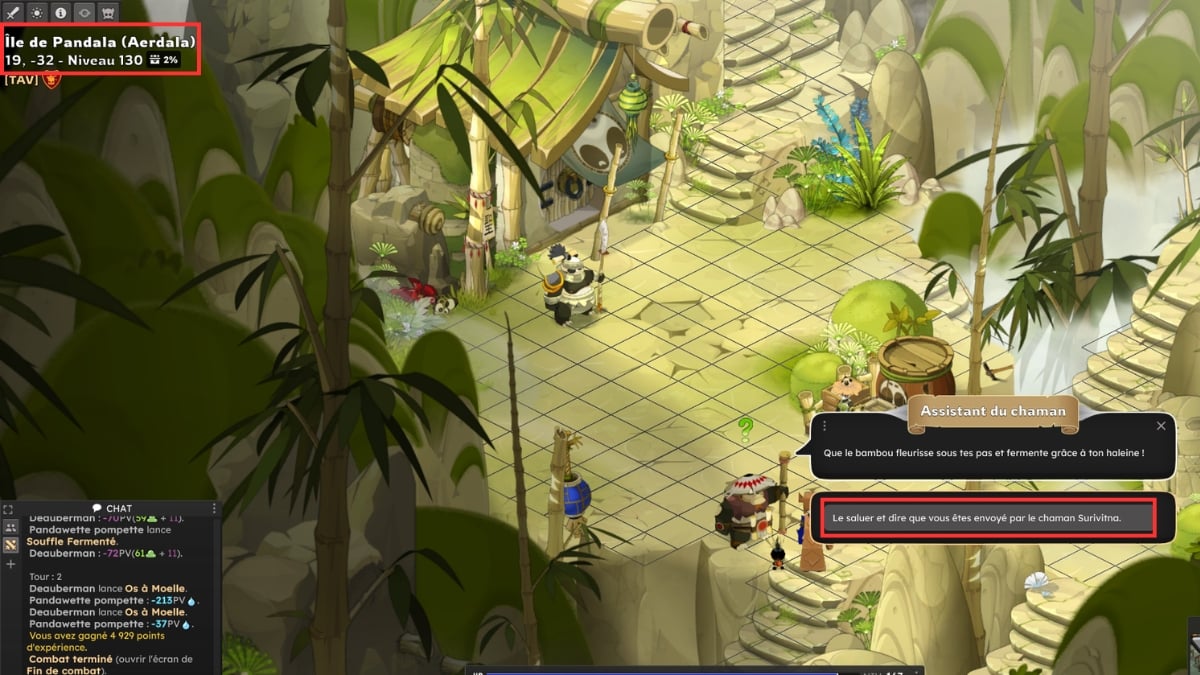Select the crossed-swords combat log tab

coord(10,545)
